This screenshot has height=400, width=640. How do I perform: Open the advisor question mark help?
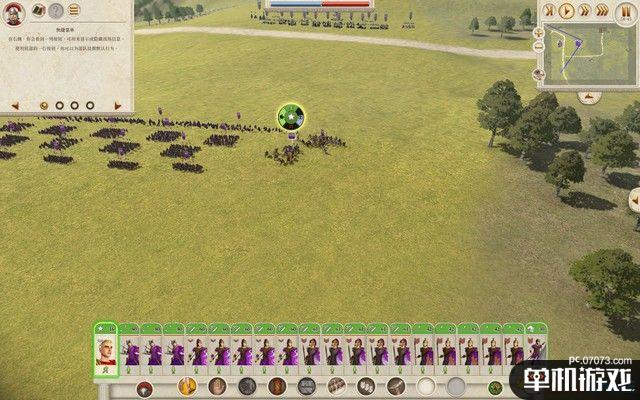[x=55, y=11]
